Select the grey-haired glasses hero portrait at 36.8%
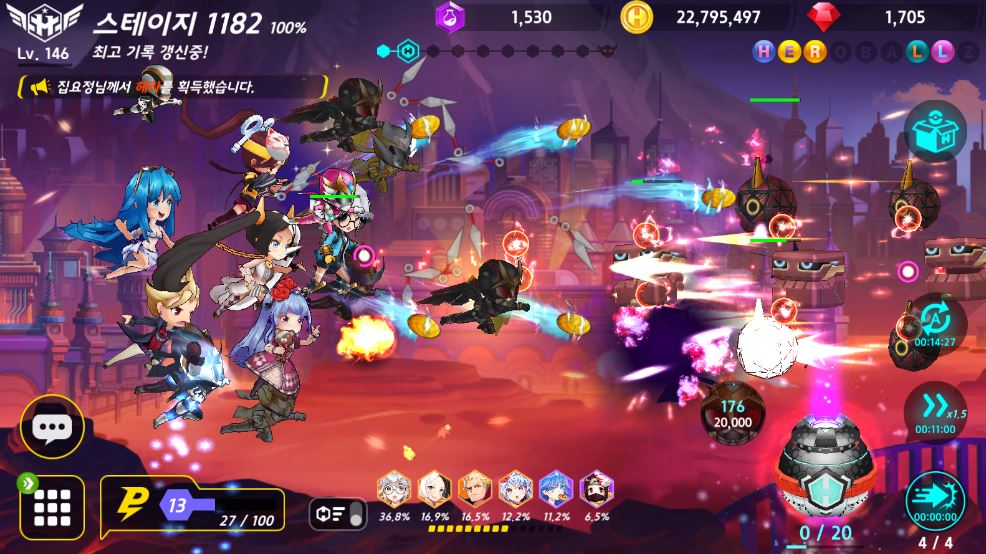 (x=394, y=490)
